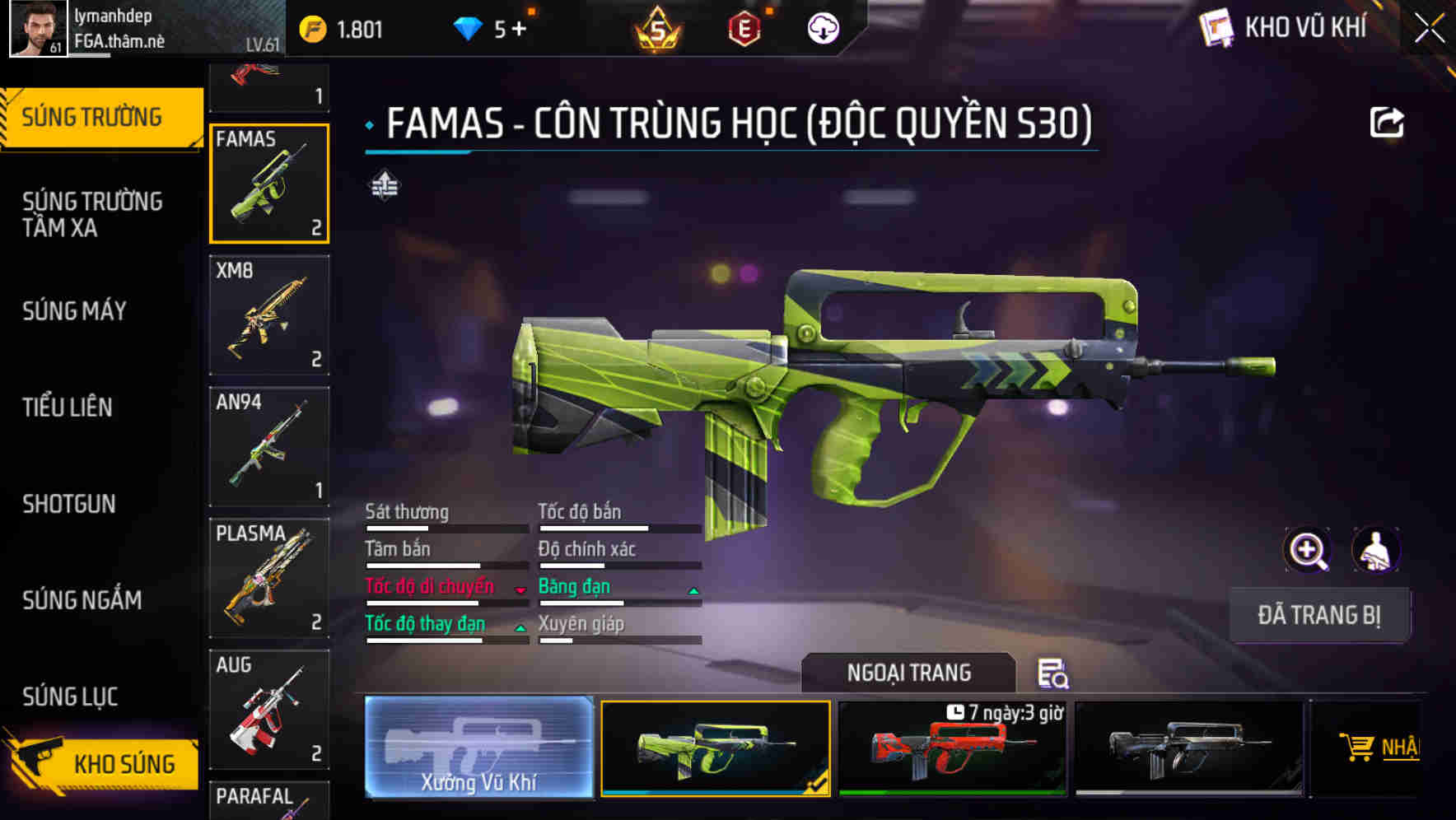The width and height of the screenshot is (1456, 820).
Task: Choose the dark gray FAMAS skin
Action: [1189, 748]
